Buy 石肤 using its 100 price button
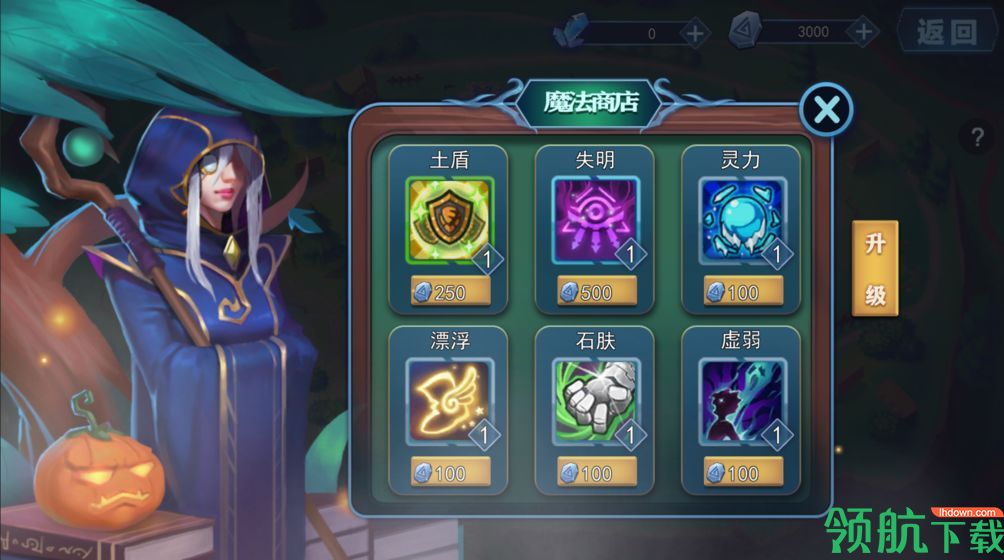Viewport: 1004px width, 560px height. click(595, 472)
